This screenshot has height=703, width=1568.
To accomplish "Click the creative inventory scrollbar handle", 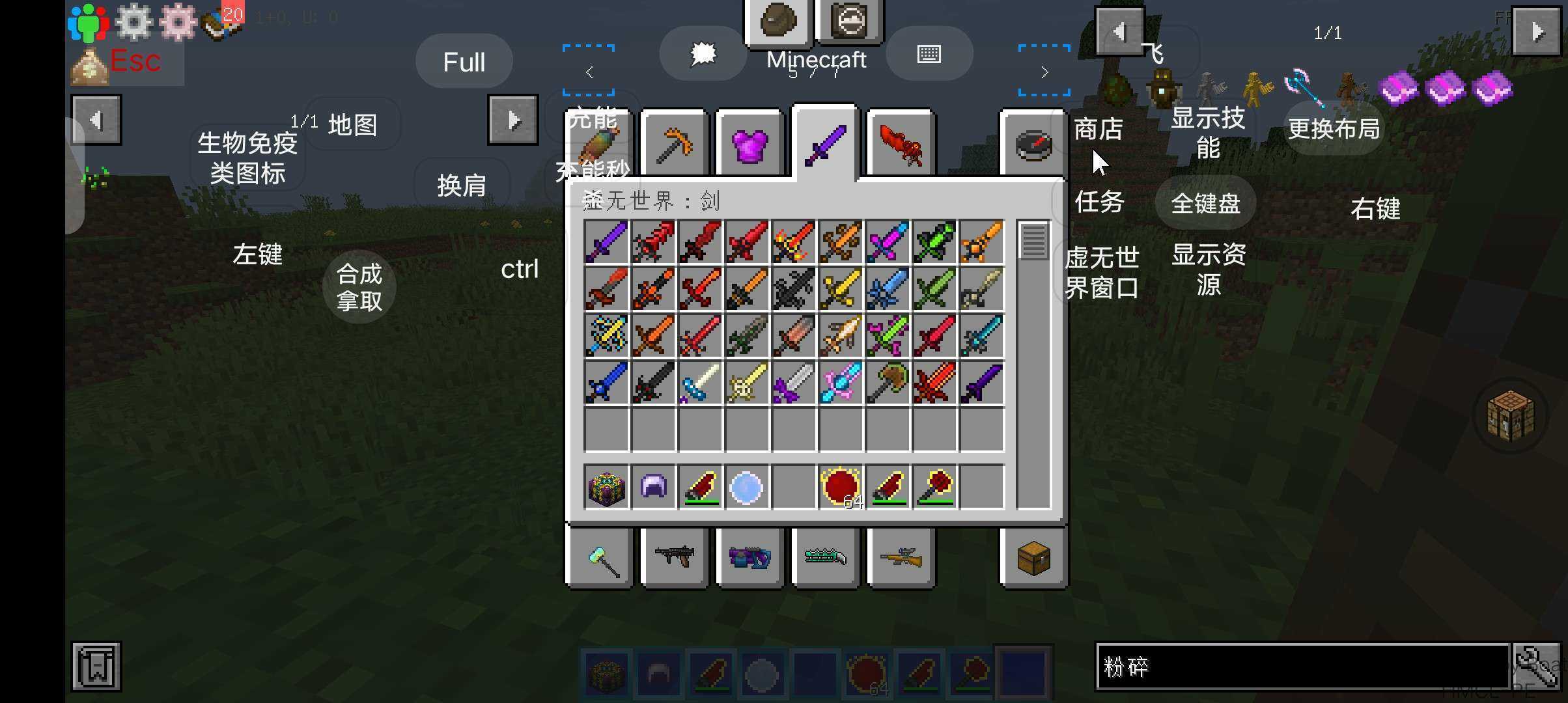I will (x=1033, y=241).
